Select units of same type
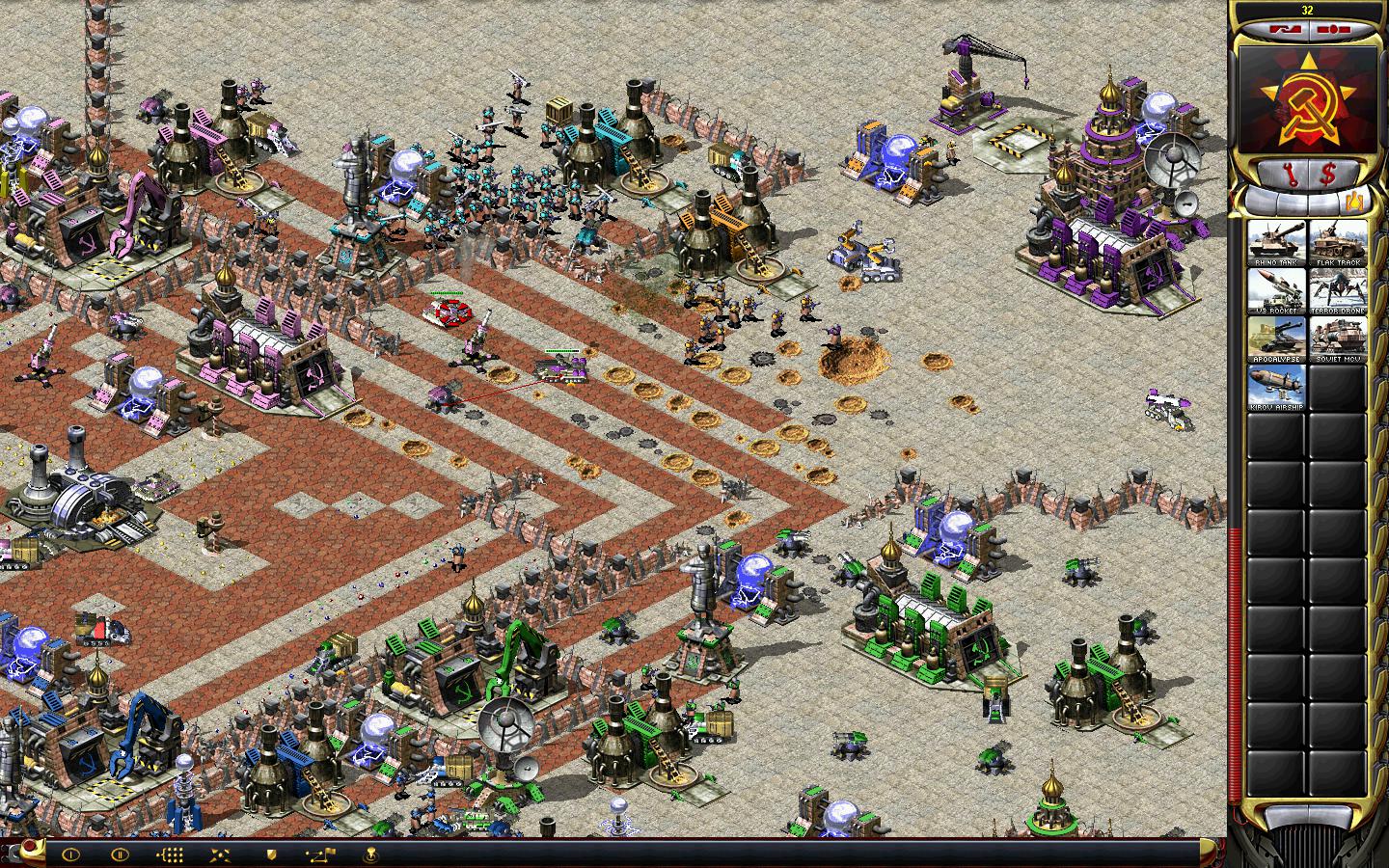The width and height of the screenshot is (1389, 868). click(x=170, y=854)
